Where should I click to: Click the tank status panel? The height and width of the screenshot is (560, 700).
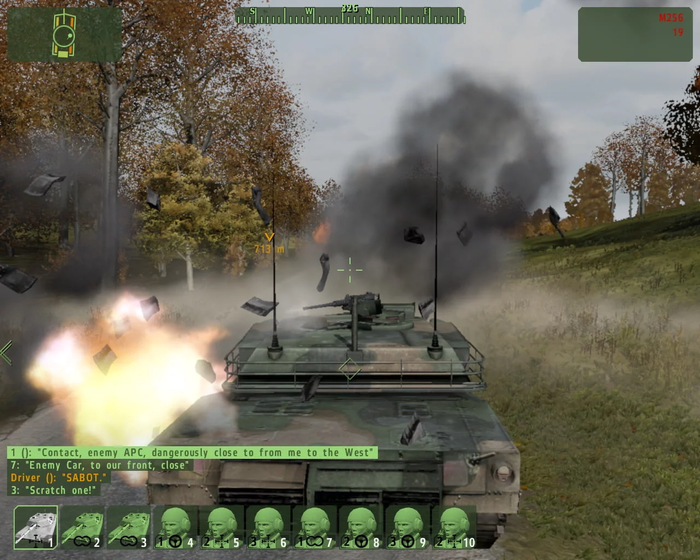click(65, 34)
